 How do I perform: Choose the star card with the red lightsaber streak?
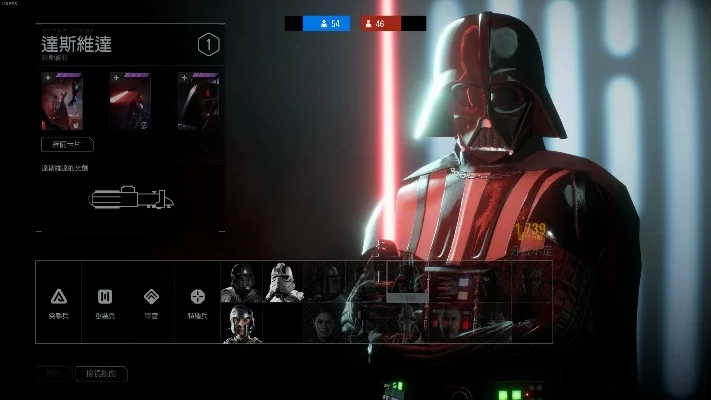(x=130, y=101)
